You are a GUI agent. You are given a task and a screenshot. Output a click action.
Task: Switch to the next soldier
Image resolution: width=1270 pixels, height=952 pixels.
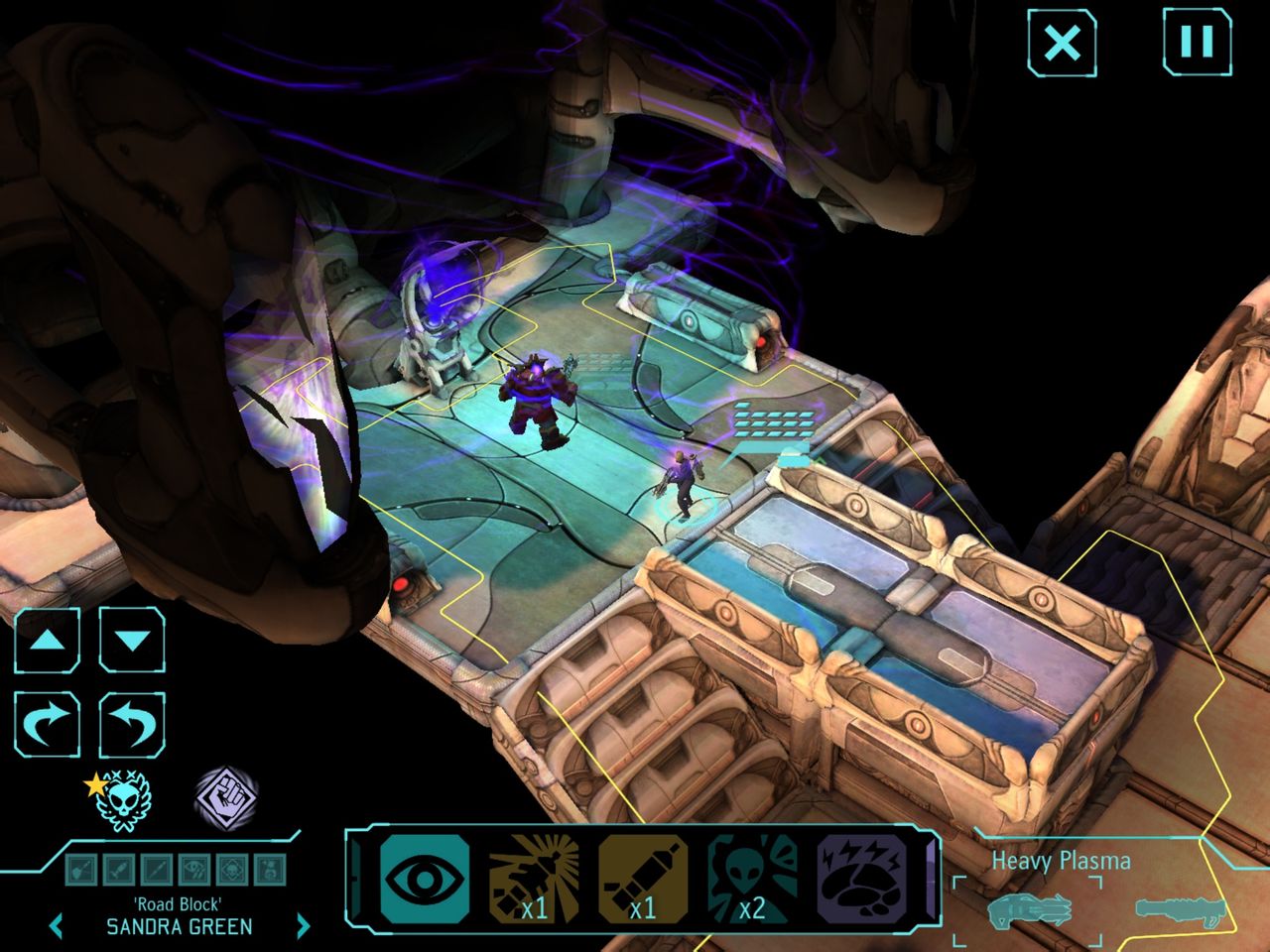point(304,926)
